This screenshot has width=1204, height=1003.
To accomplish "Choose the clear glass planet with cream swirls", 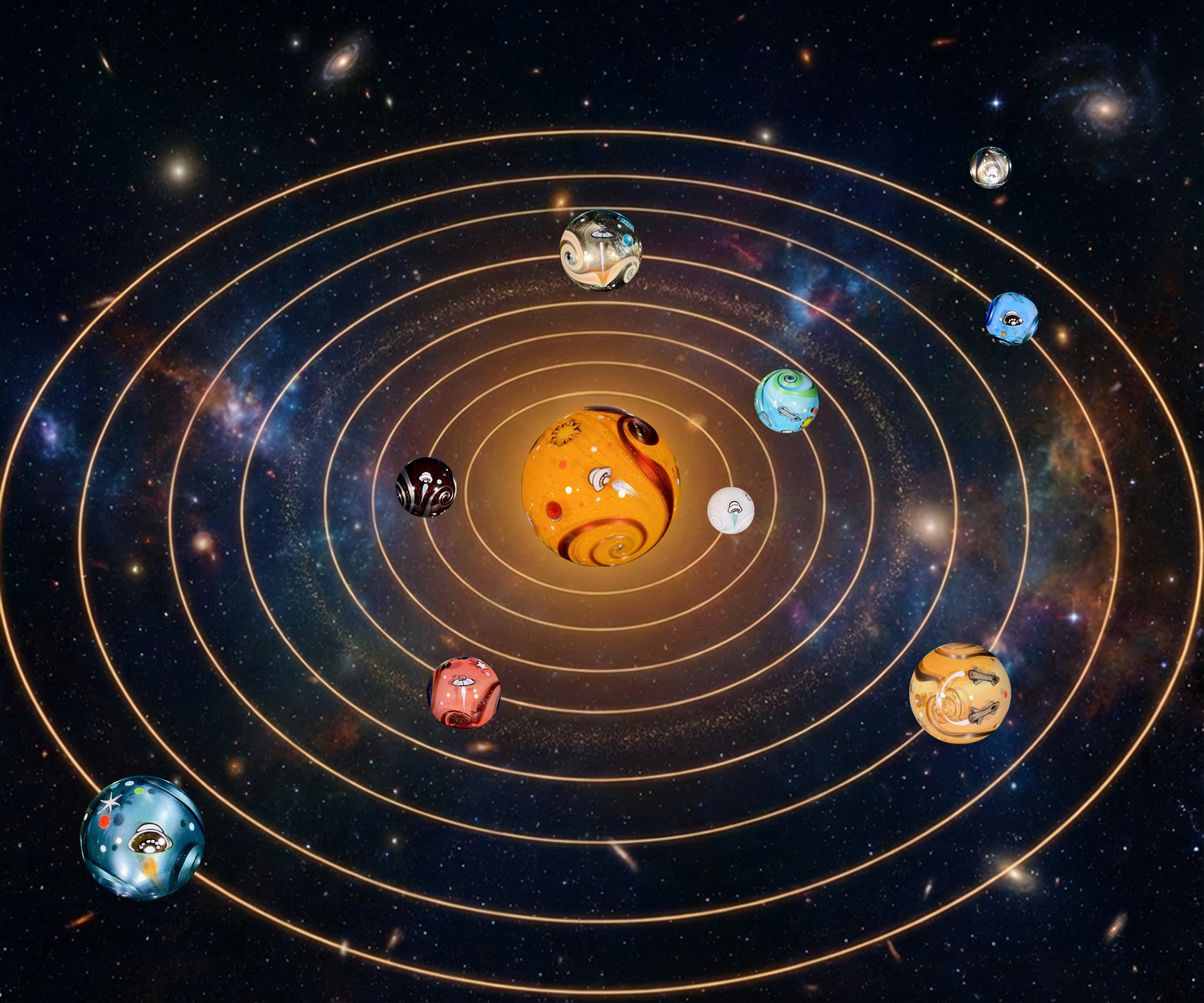I will pos(600,250).
